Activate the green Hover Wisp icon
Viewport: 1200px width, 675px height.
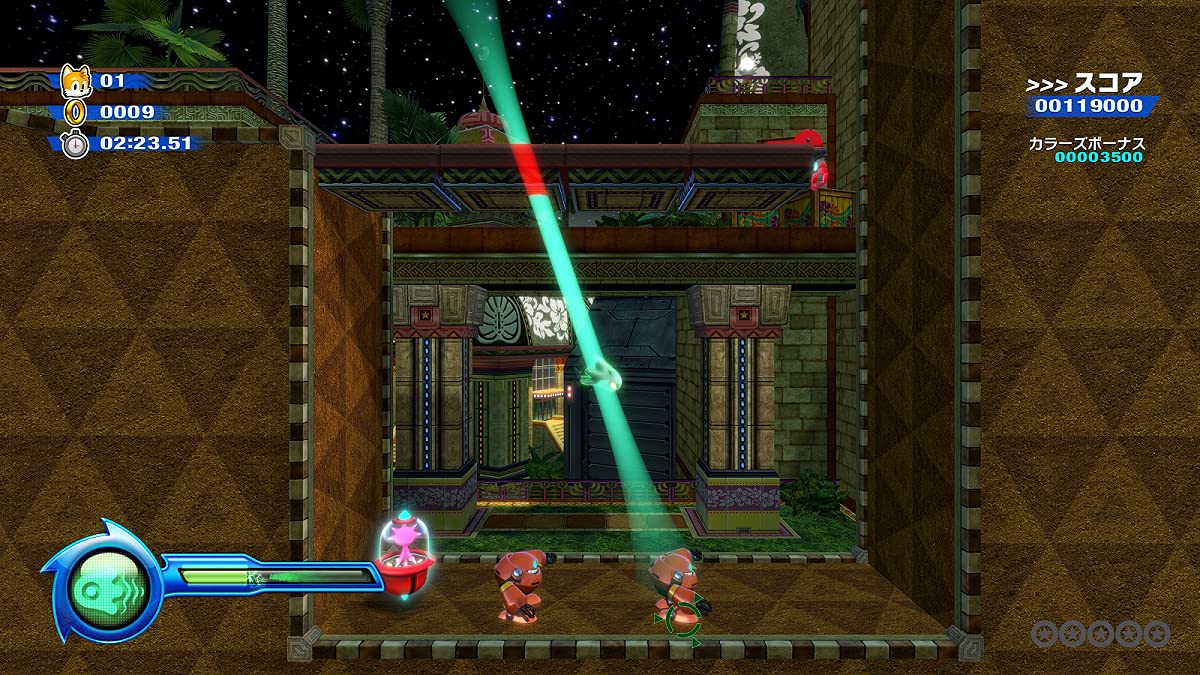coord(101,580)
